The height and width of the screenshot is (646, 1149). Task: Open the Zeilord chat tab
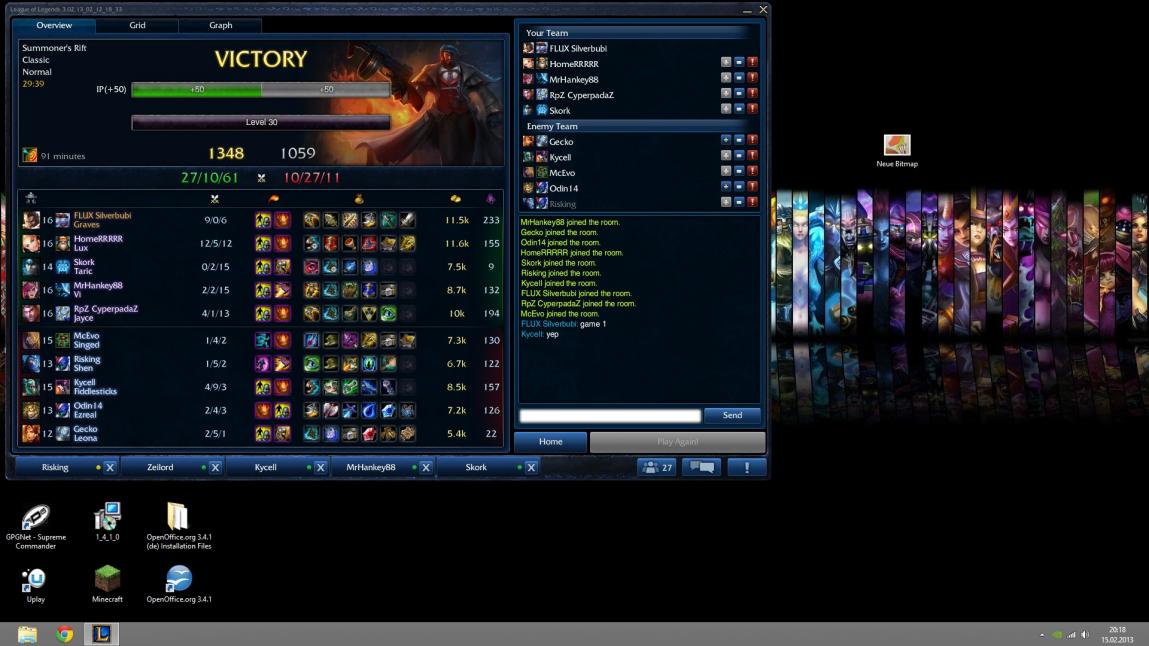[x=160, y=467]
